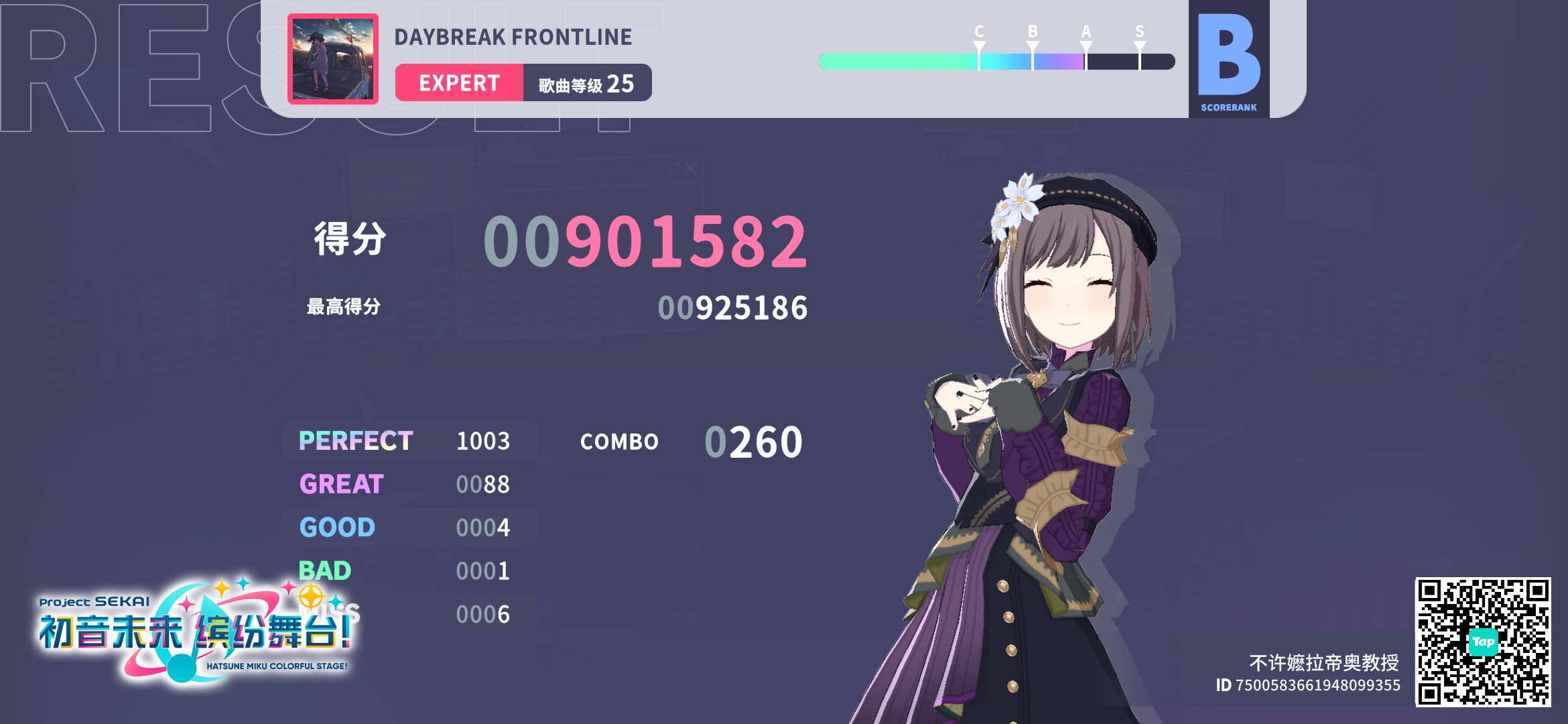Select the GREAT judgment row

coord(342,484)
